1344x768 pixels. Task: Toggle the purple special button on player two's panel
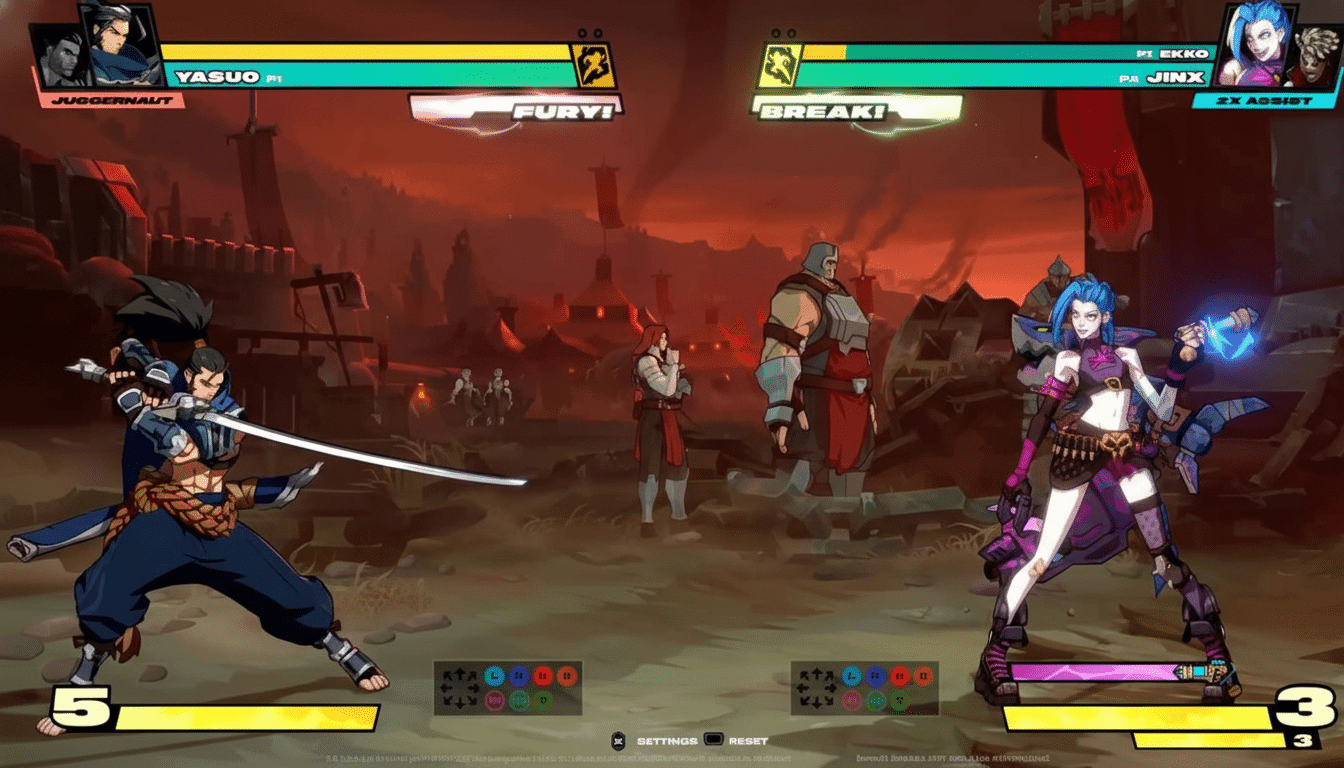click(853, 700)
